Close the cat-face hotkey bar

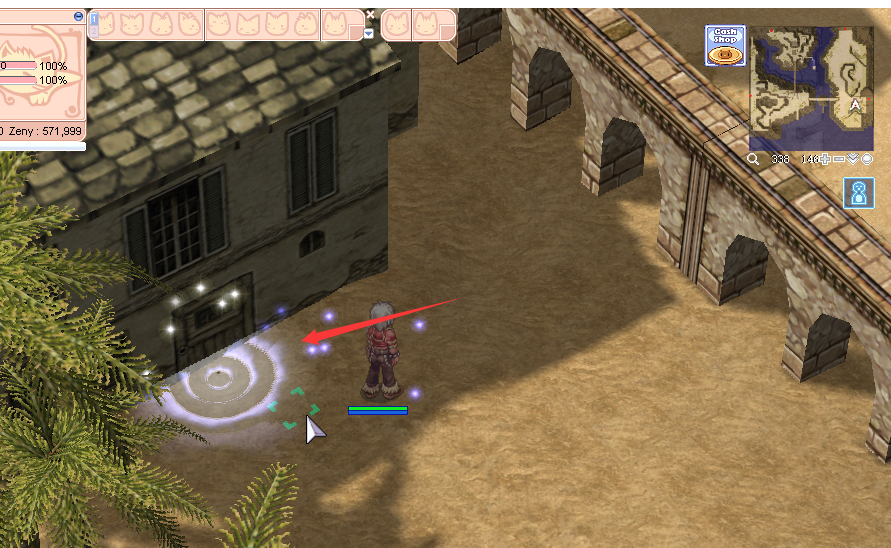[370, 15]
